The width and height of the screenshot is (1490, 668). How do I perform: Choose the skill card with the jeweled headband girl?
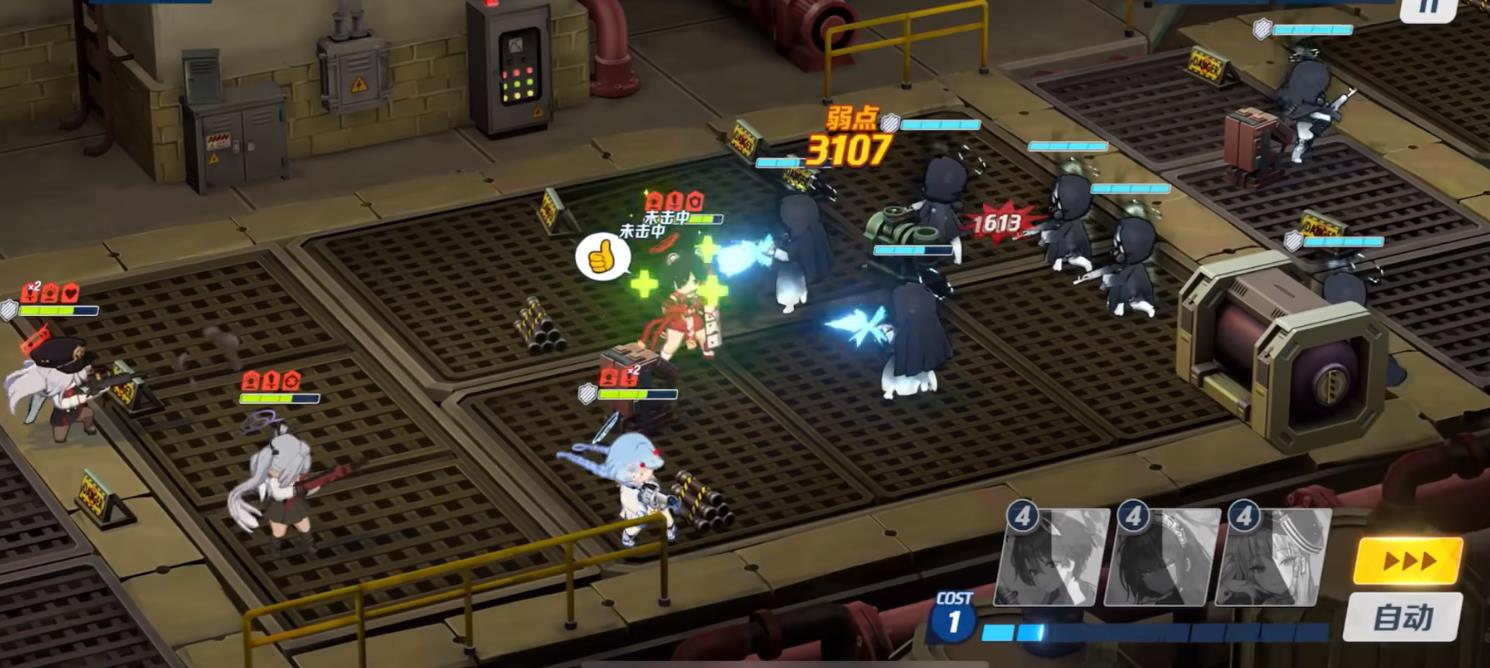point(1162,558)
